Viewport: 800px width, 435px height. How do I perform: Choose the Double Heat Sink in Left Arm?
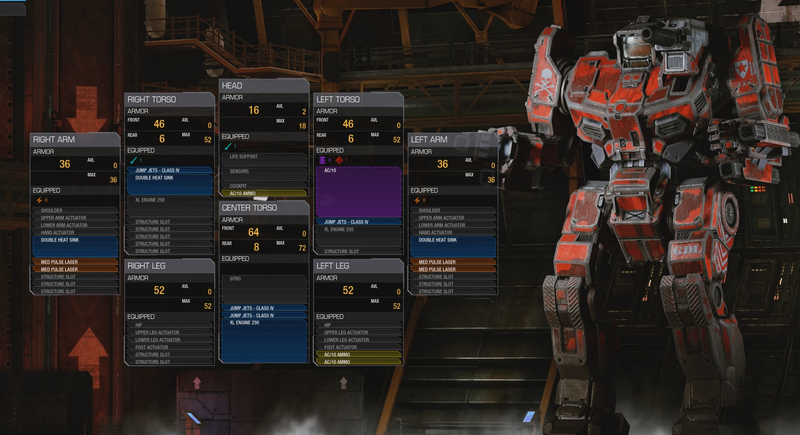tap(452, 240)
